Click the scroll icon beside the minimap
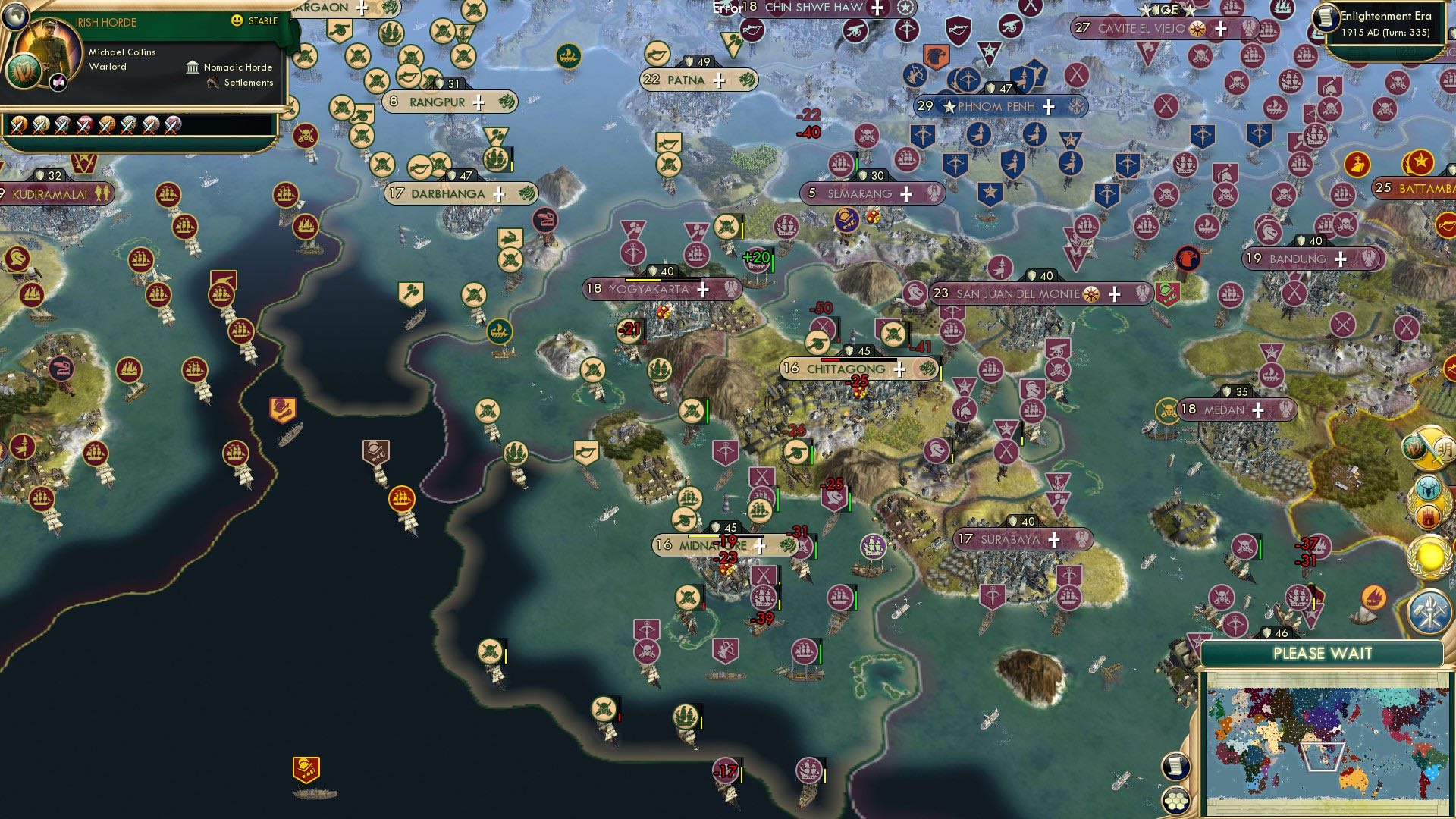Viewport: 1456px width, 819px height. [1175, 767]
